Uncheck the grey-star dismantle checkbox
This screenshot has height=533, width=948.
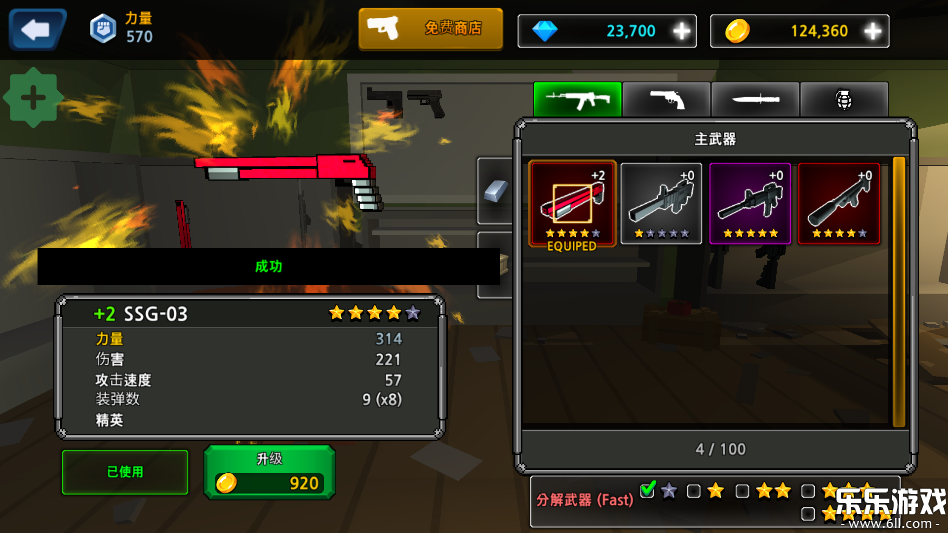click(648, 490)
